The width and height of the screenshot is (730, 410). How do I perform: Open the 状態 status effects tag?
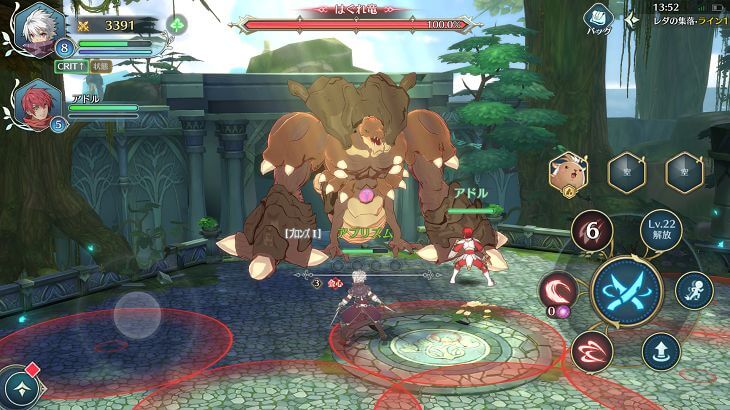pyautogui.click(x=99, y=65)
